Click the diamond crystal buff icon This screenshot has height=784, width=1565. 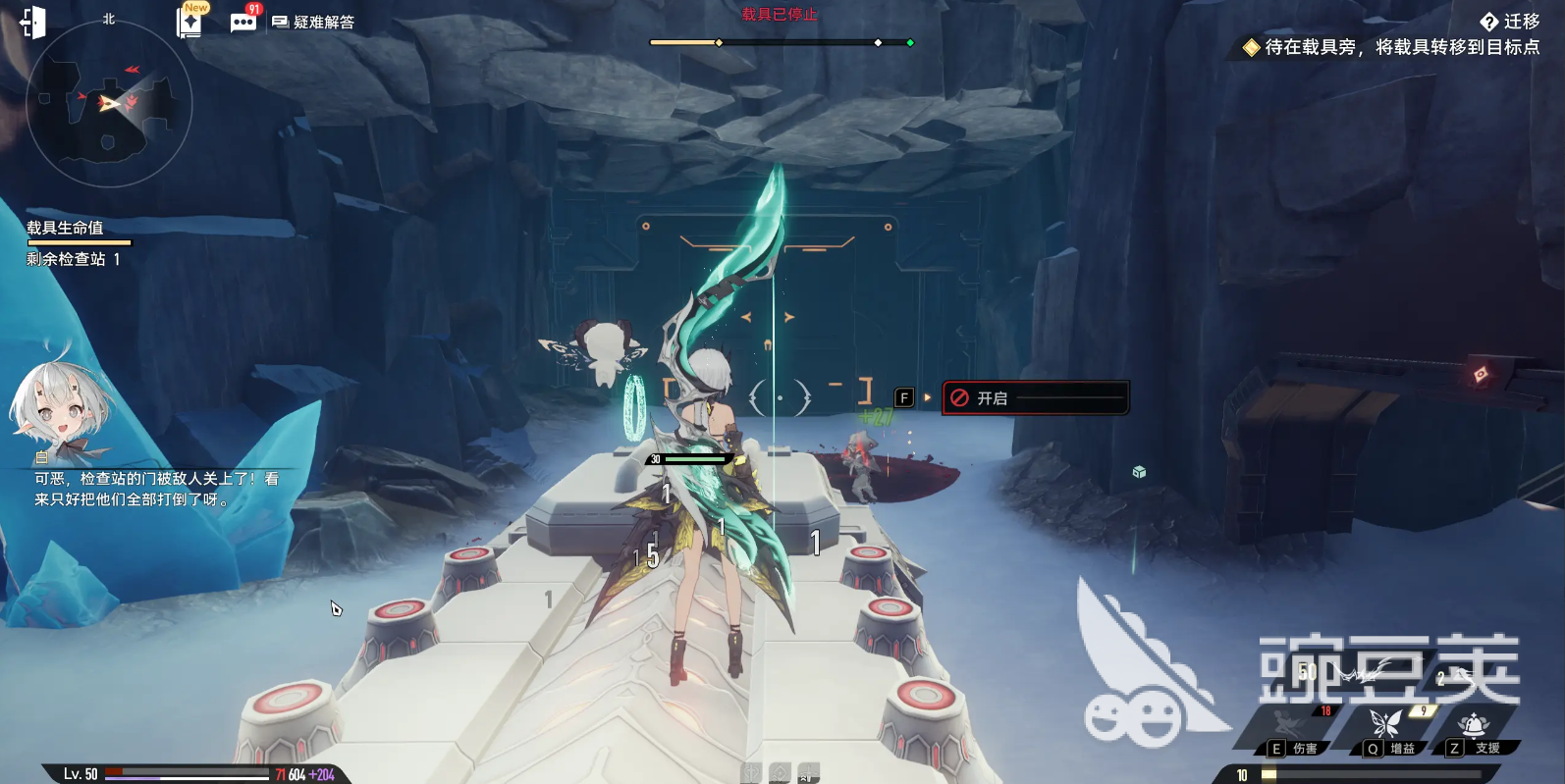point(780,774)
